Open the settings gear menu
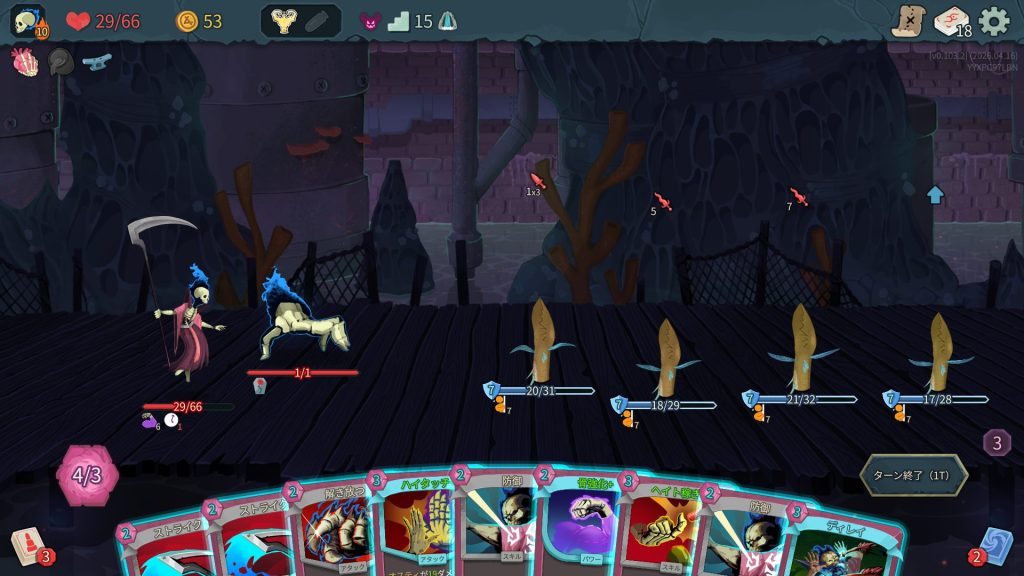The height and width of the screenshot is (576, 1024). click(x=994, y=21)
